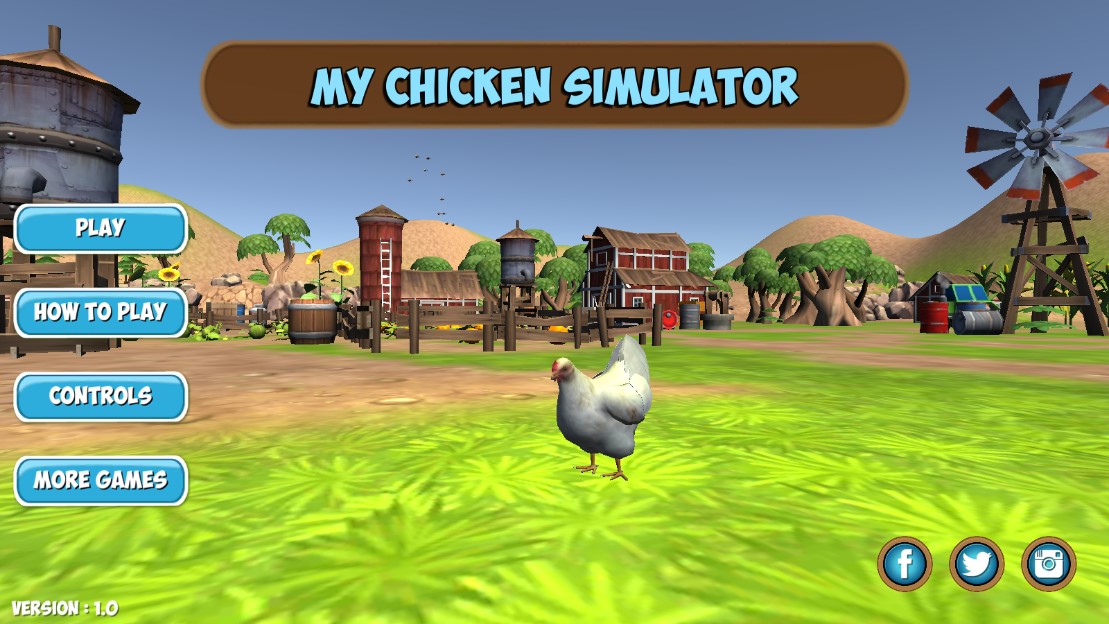Image resolution: width=1109 pixels, height=624 pixels.
Task: Visit the Facebook page icon
Action: (904, 564)
